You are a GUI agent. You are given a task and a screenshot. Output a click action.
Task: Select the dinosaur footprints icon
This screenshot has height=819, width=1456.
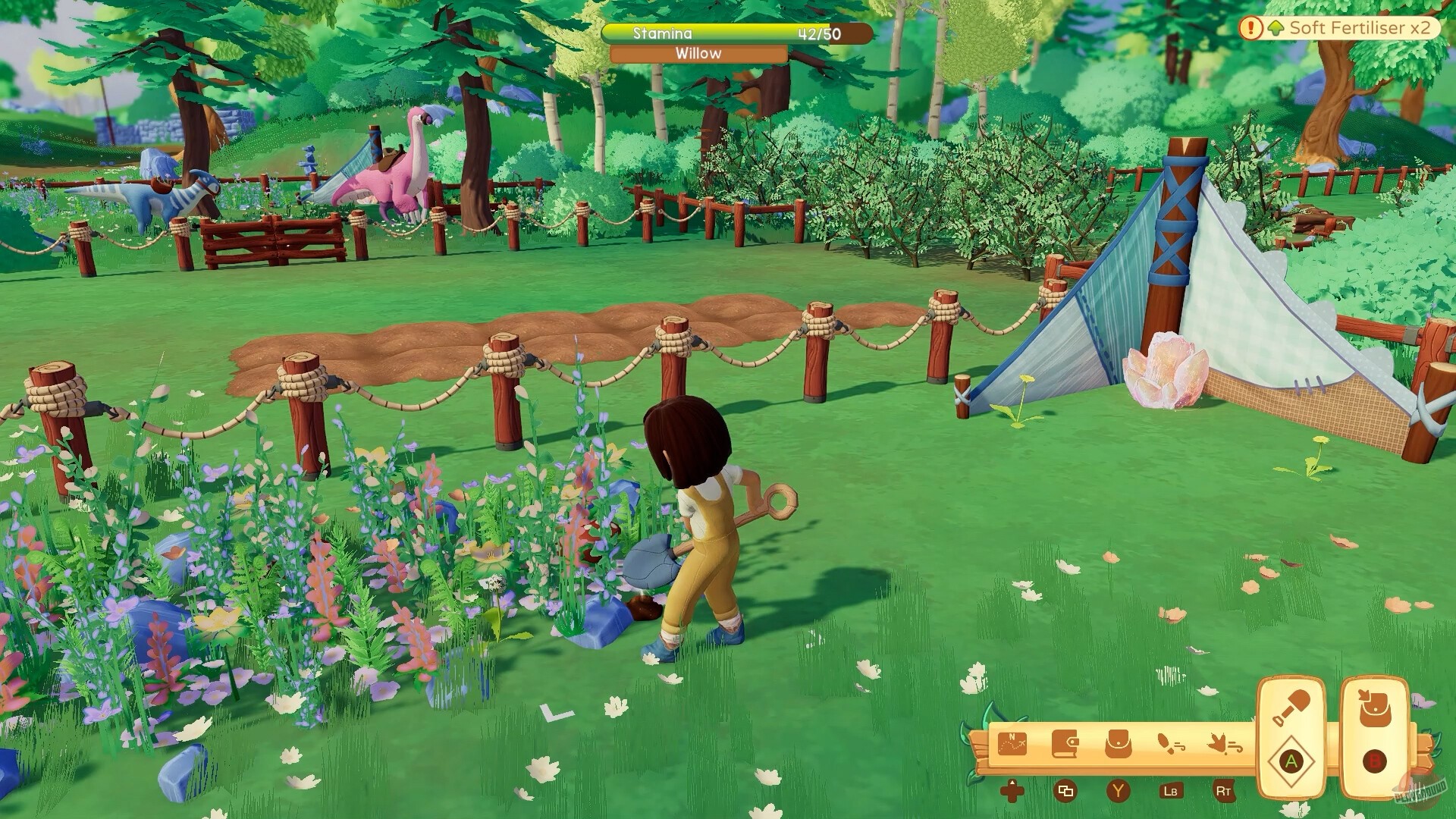coord(1226,744)
